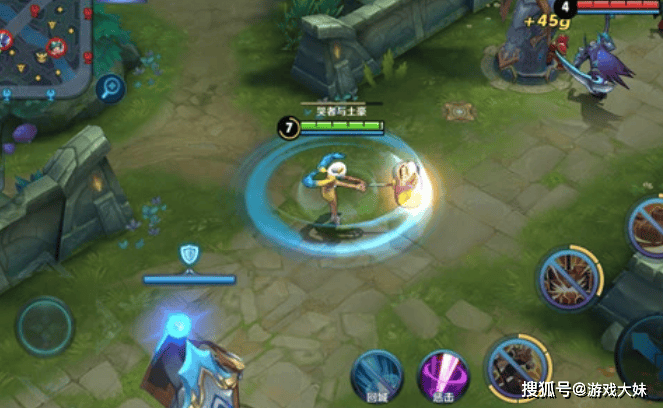The height and width of the screenshot is (408, 663).
Task: Click the magnifier button beside the minimap
Action: pyautogui.click(x=111, y=88)
